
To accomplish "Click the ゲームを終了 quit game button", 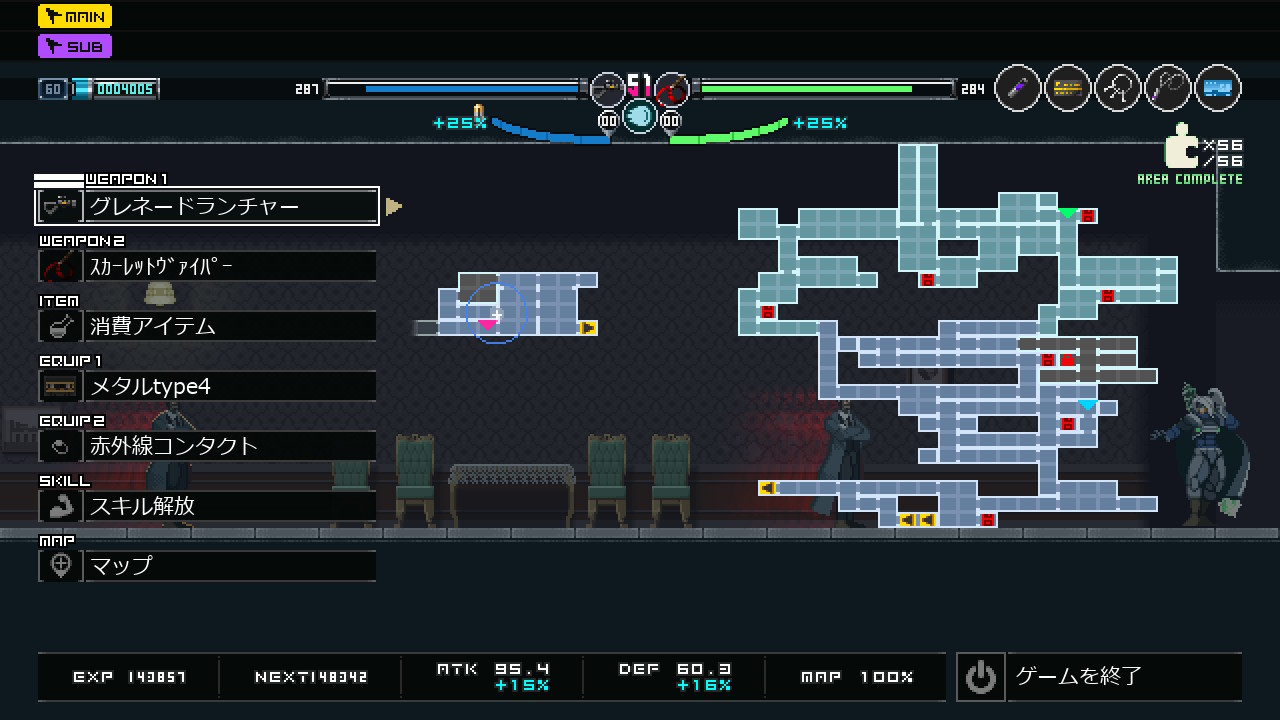I will click(1098, 677).
